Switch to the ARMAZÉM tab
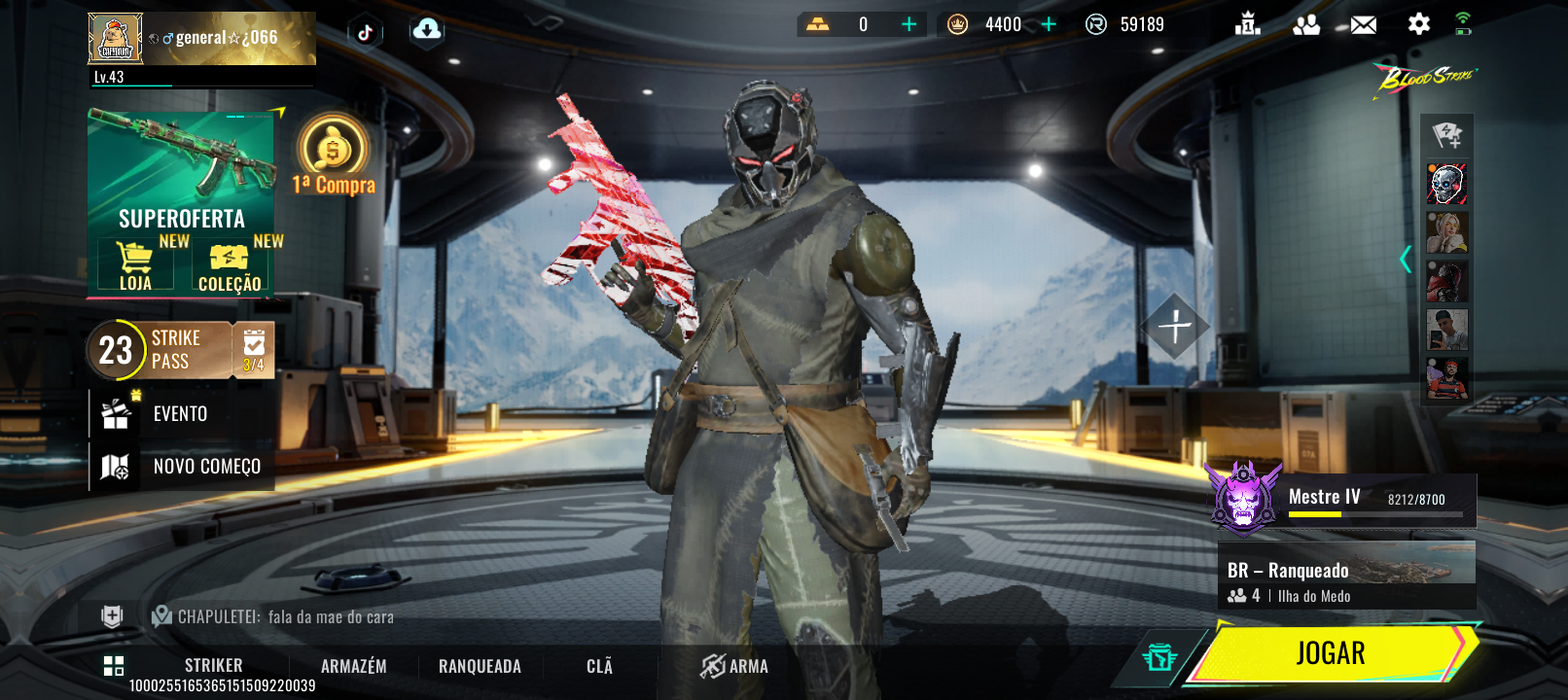The height and width of the screenshot is (700, 1568). coord(354,667)
